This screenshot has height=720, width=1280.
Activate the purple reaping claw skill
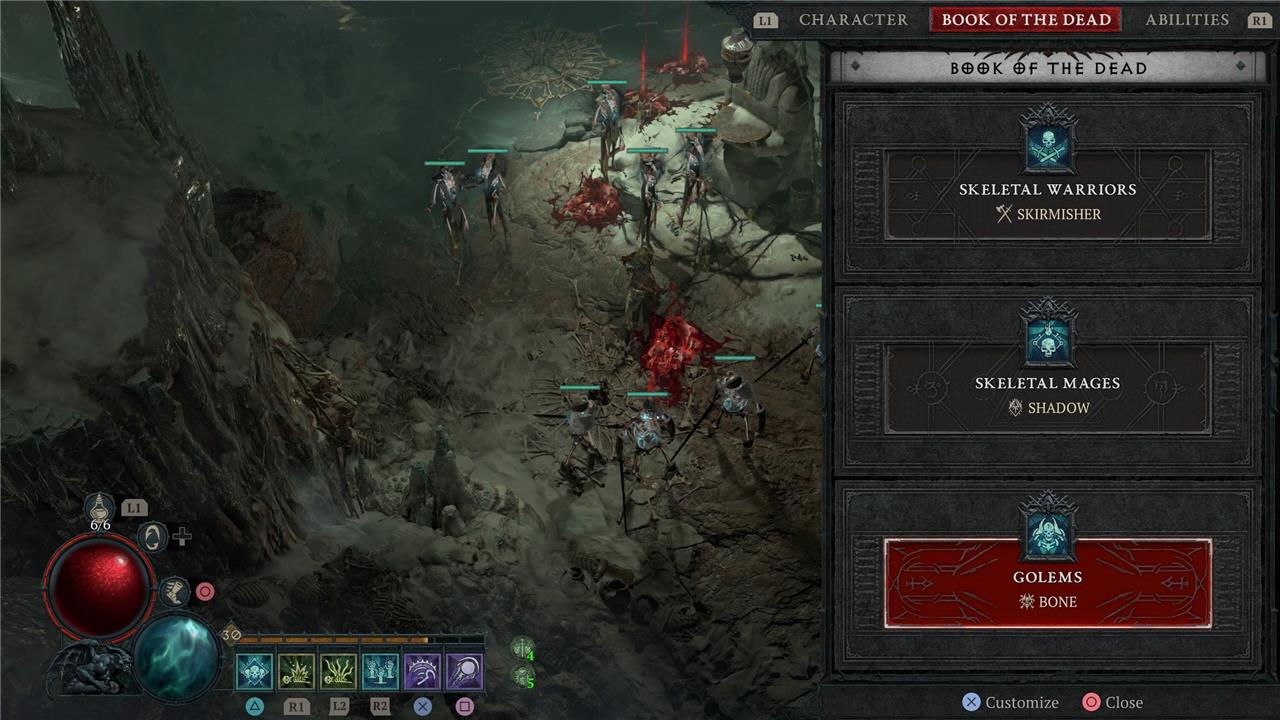(422, 672)
